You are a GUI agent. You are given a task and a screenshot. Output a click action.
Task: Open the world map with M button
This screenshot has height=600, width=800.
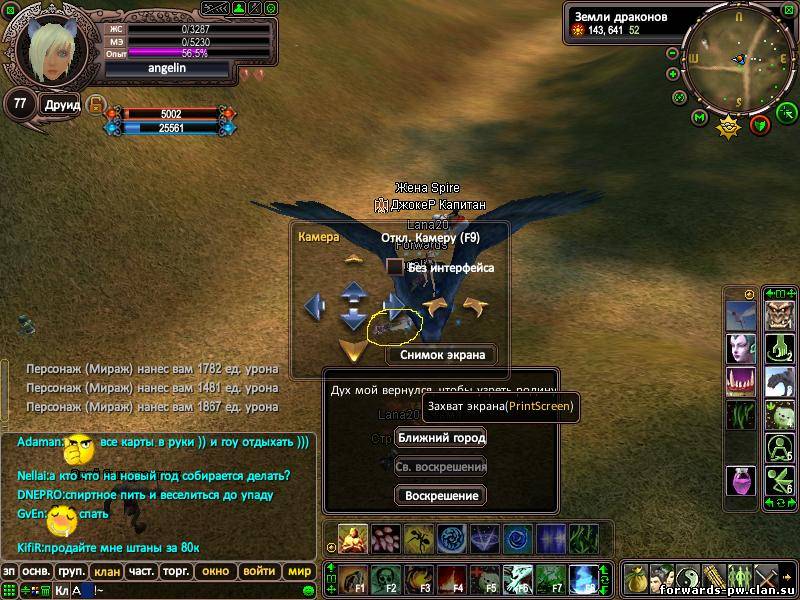pos(700,118)
